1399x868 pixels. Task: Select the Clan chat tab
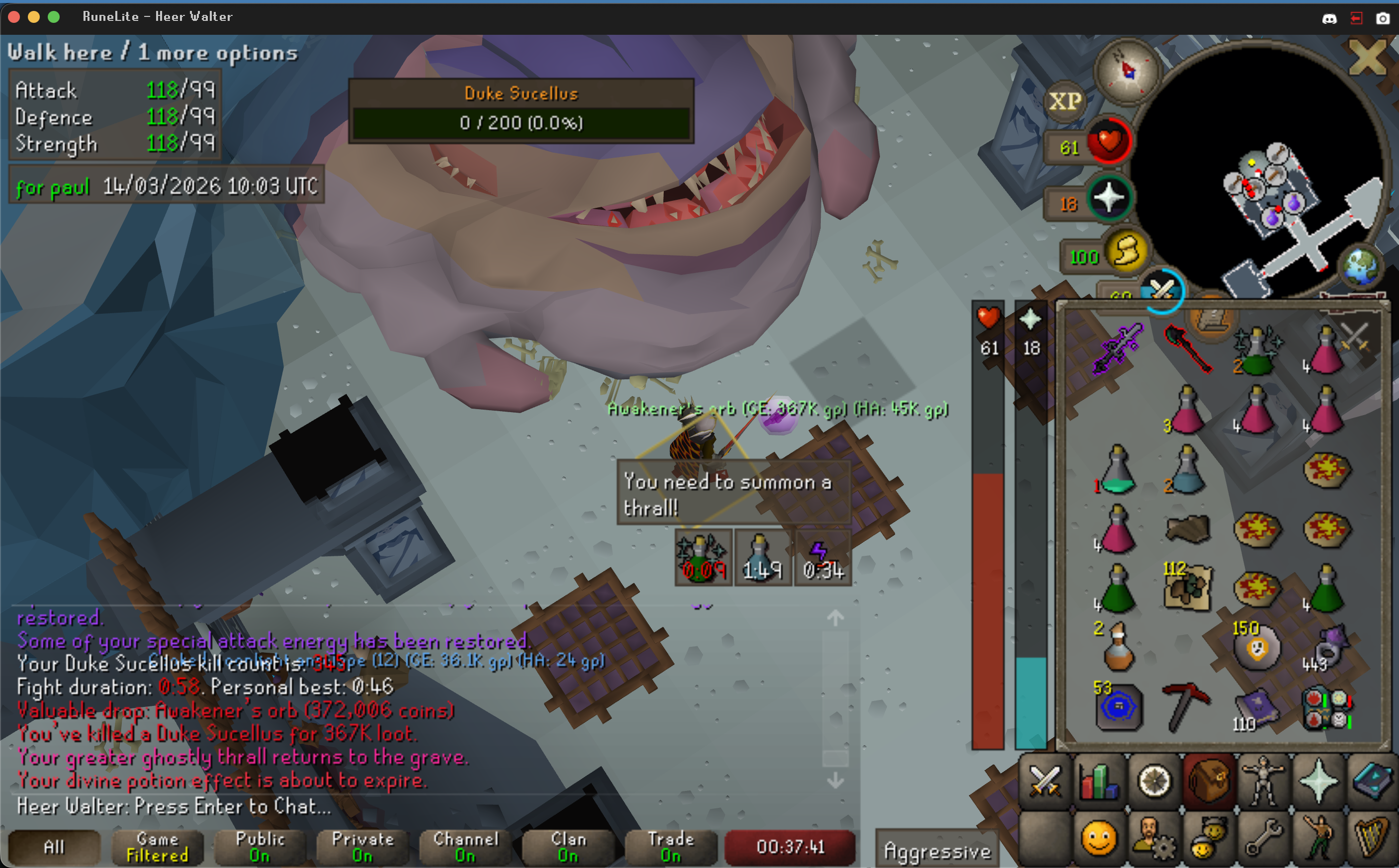568,847
